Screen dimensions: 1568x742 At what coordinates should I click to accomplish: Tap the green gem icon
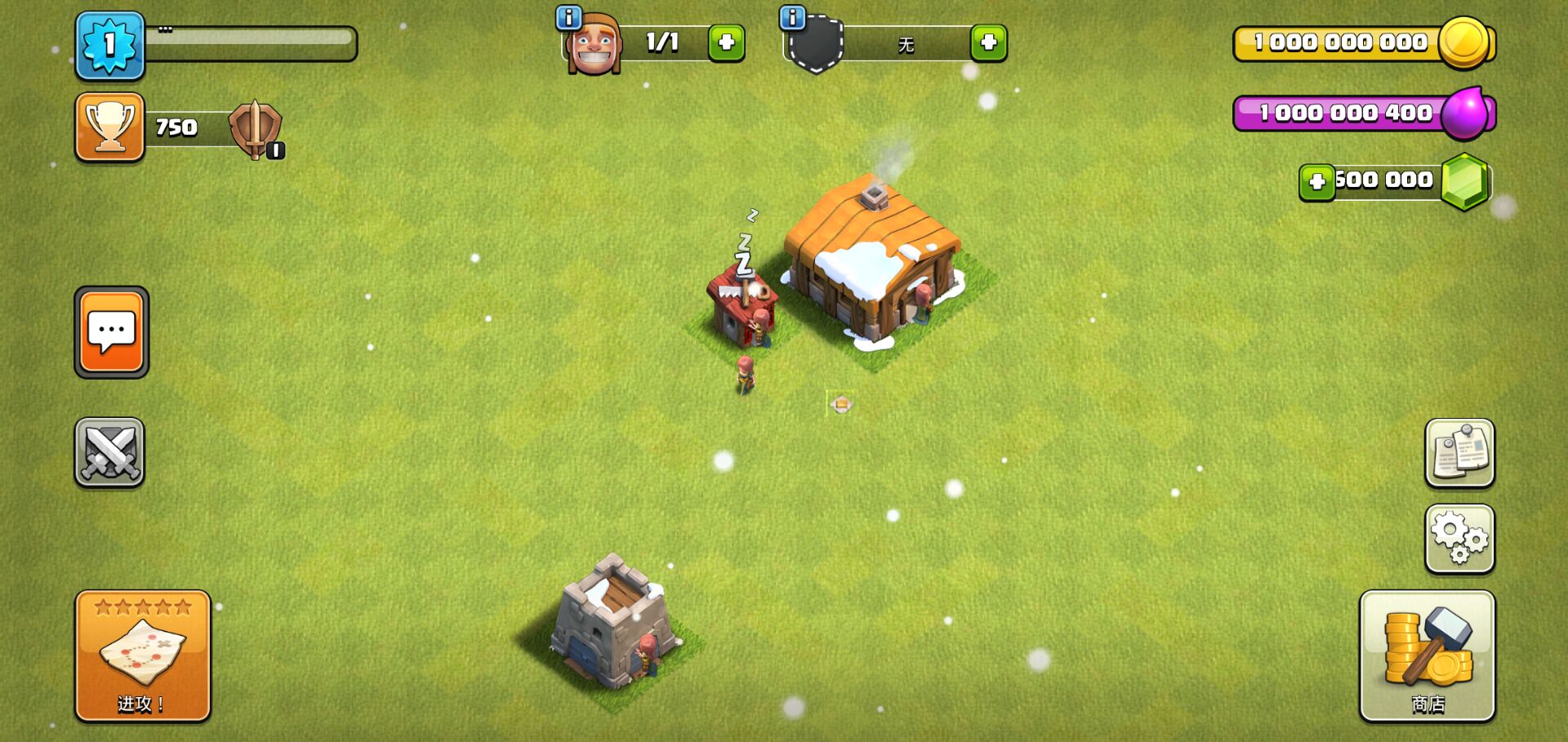pyautogui.click(x=1464, y=181)
